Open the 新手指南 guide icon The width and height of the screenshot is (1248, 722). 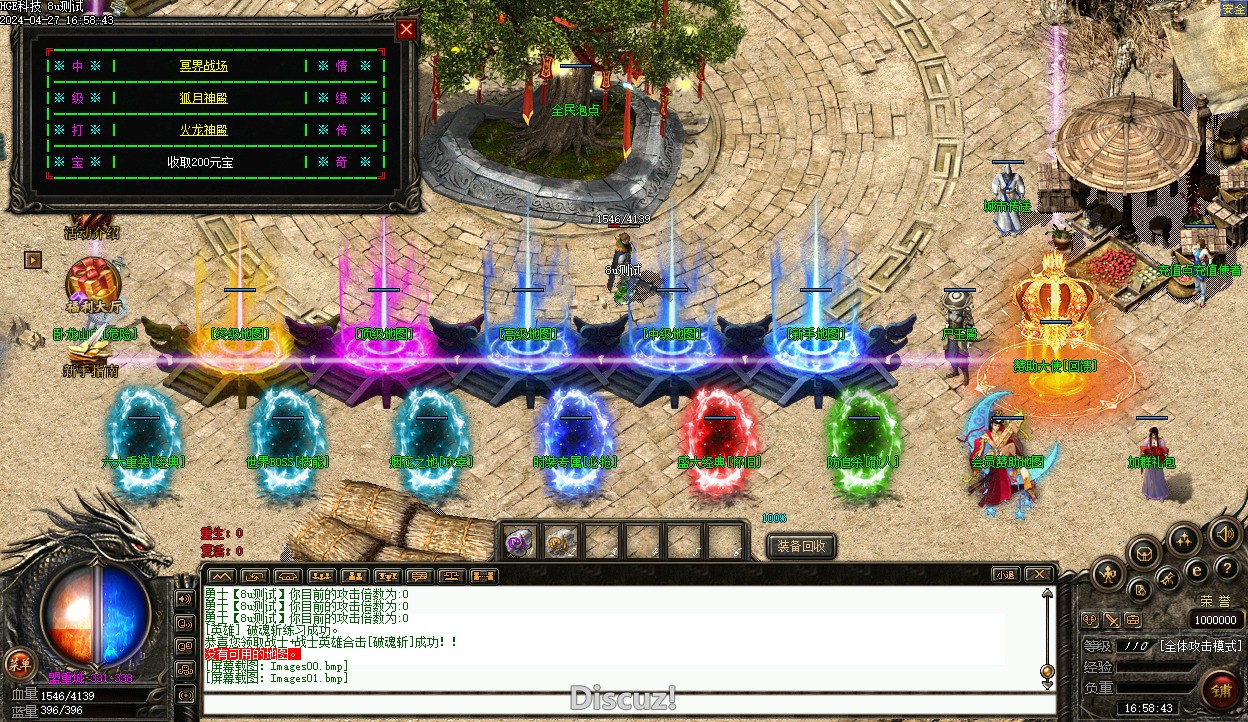(x=91, y=350)
